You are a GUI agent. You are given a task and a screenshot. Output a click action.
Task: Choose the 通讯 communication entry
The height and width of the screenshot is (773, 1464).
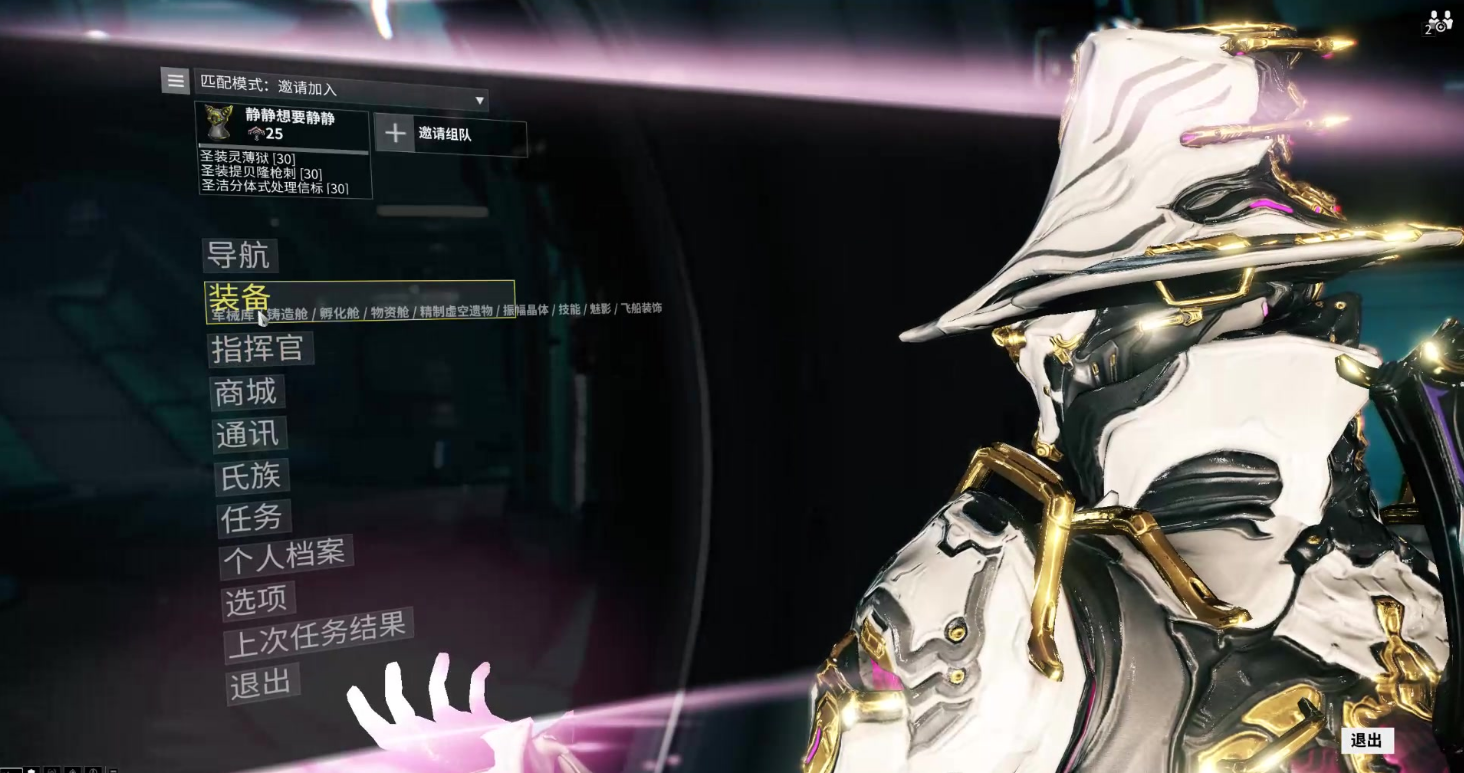[x=250, y=435]
